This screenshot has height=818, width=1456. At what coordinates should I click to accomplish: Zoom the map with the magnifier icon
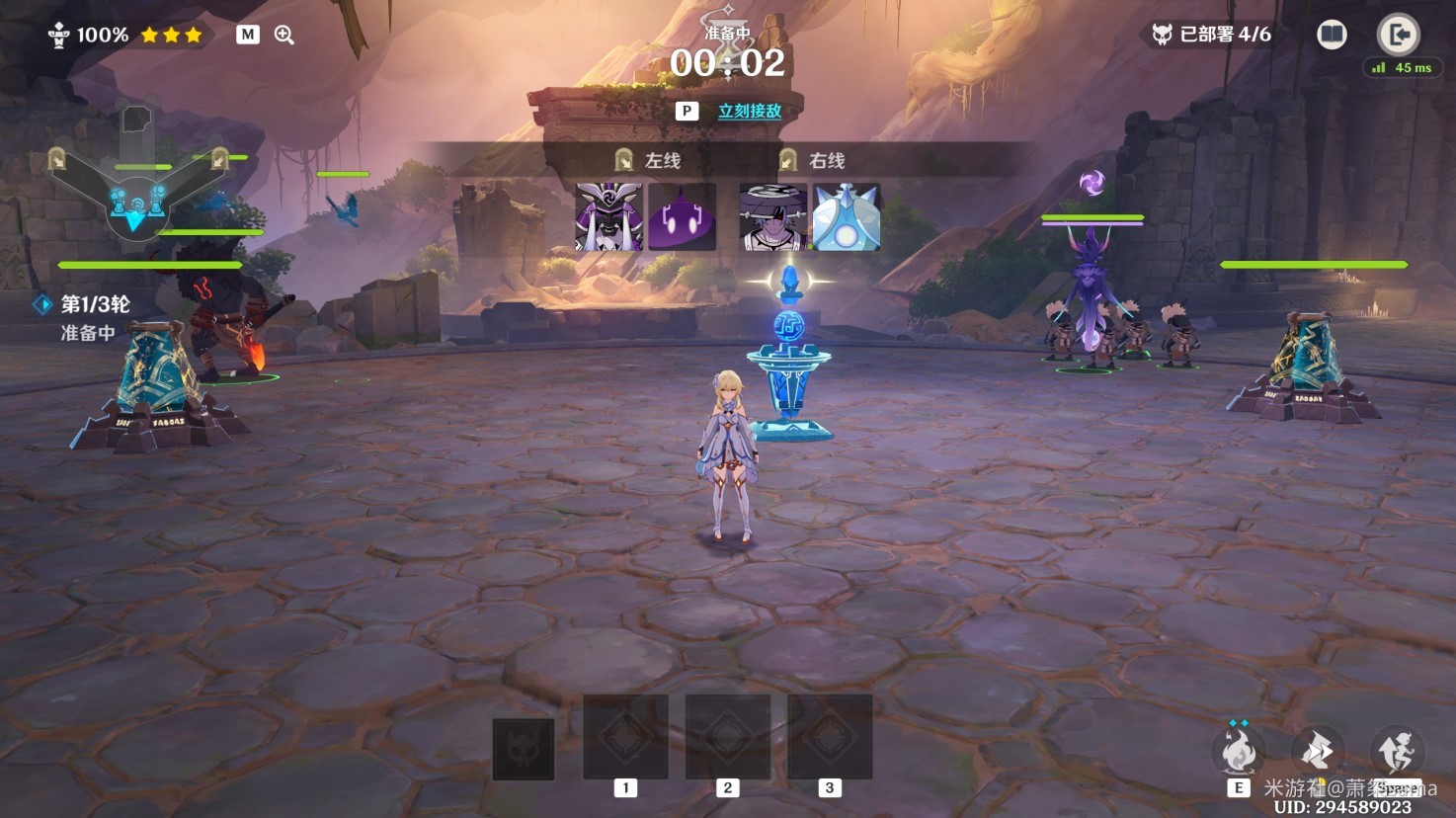click(x=283, y=35)
